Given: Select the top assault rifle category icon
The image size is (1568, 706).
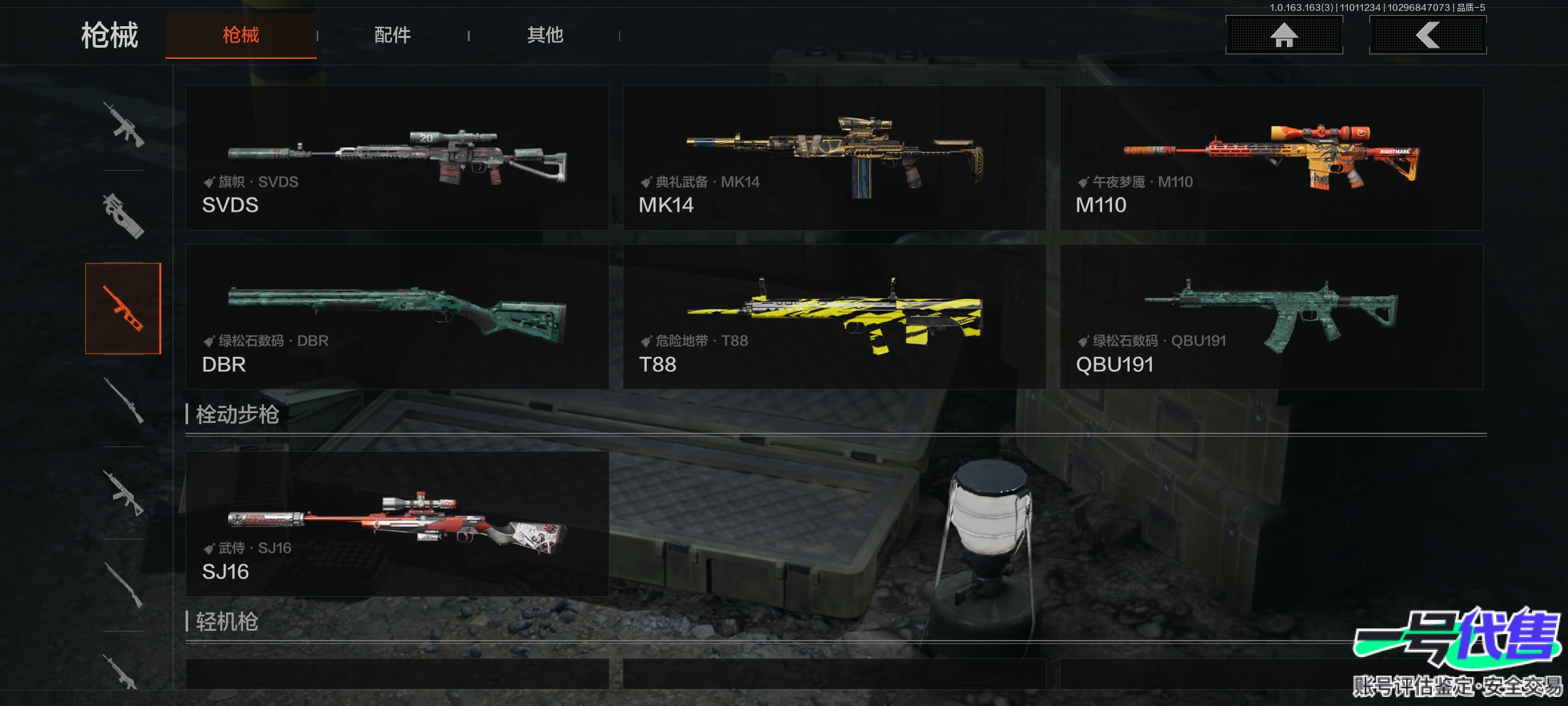Looking at the screenshot, I should click(x=123, y=124).
